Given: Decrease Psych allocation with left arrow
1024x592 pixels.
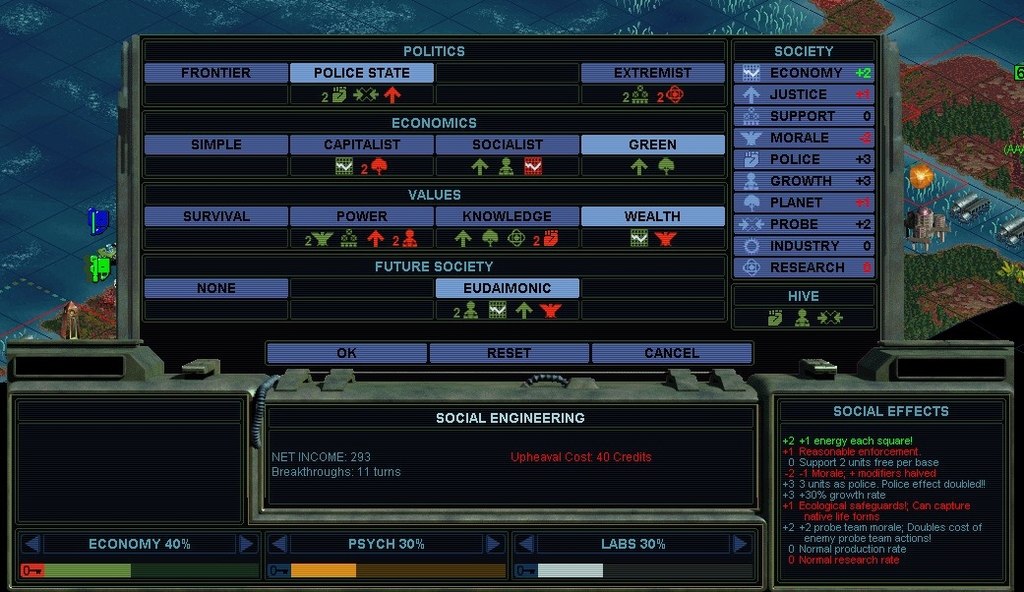Looking at the screenshot, I should point(279,544).
